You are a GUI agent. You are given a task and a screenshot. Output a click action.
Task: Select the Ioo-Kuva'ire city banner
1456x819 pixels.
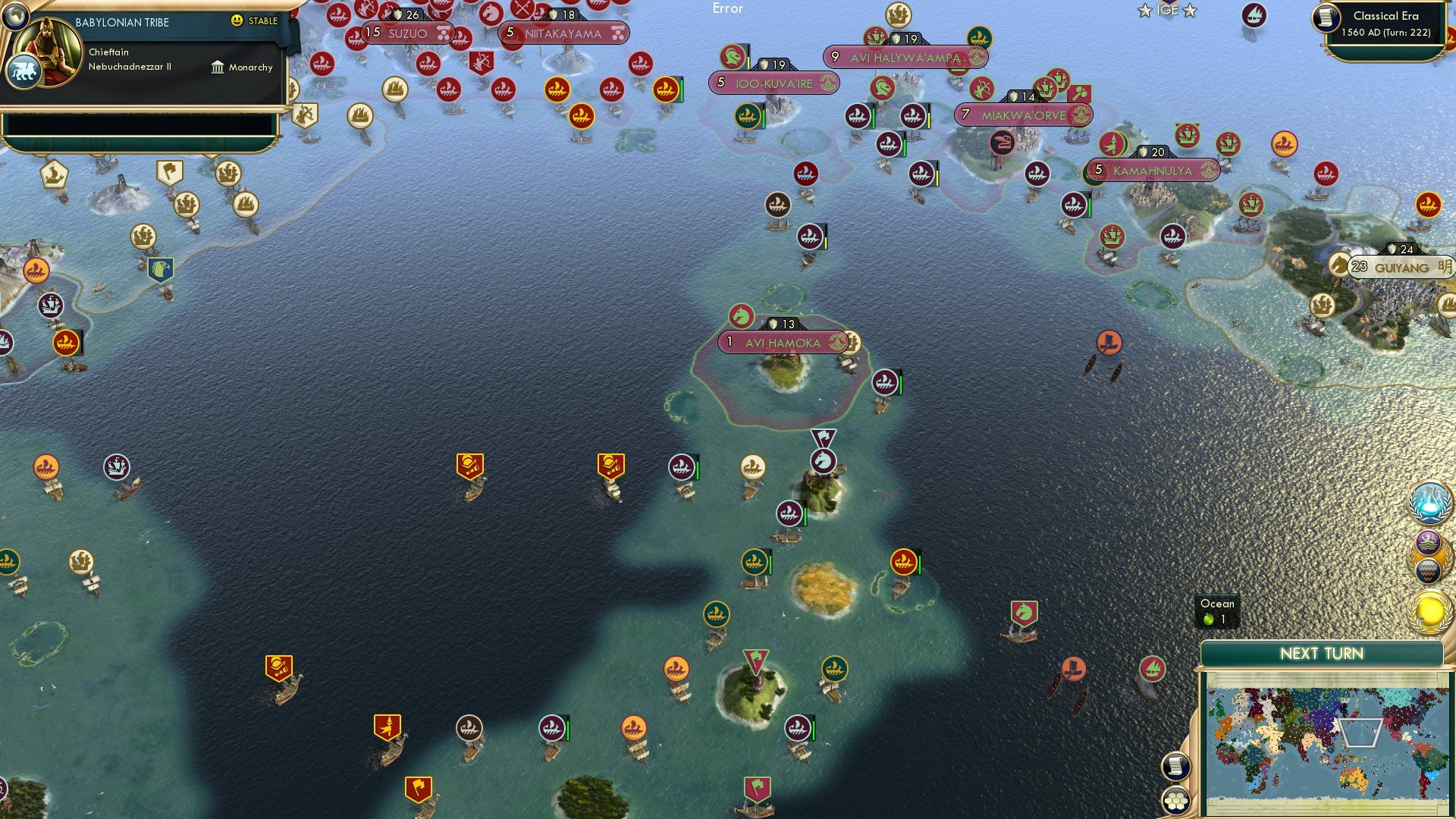[773, 83]
